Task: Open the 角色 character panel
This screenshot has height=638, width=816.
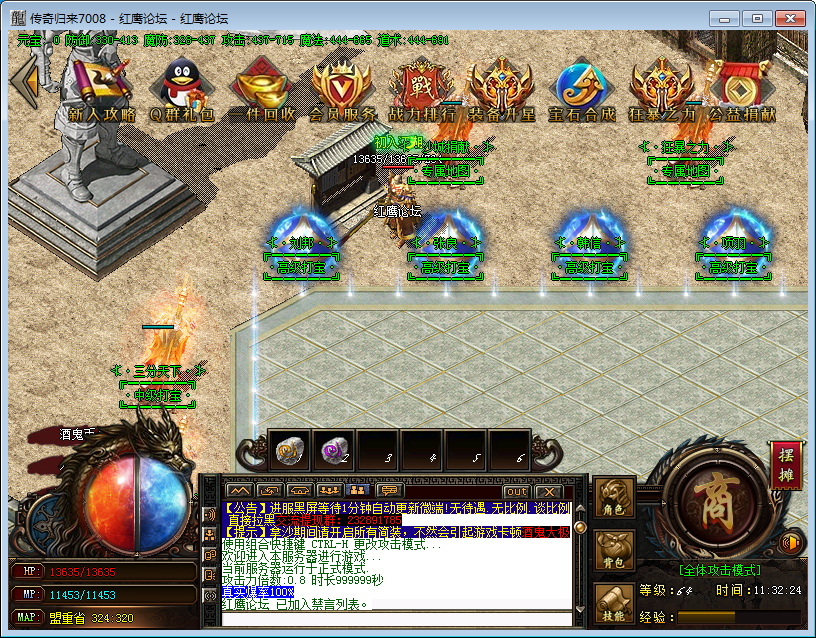Action: tap(615, 498)
